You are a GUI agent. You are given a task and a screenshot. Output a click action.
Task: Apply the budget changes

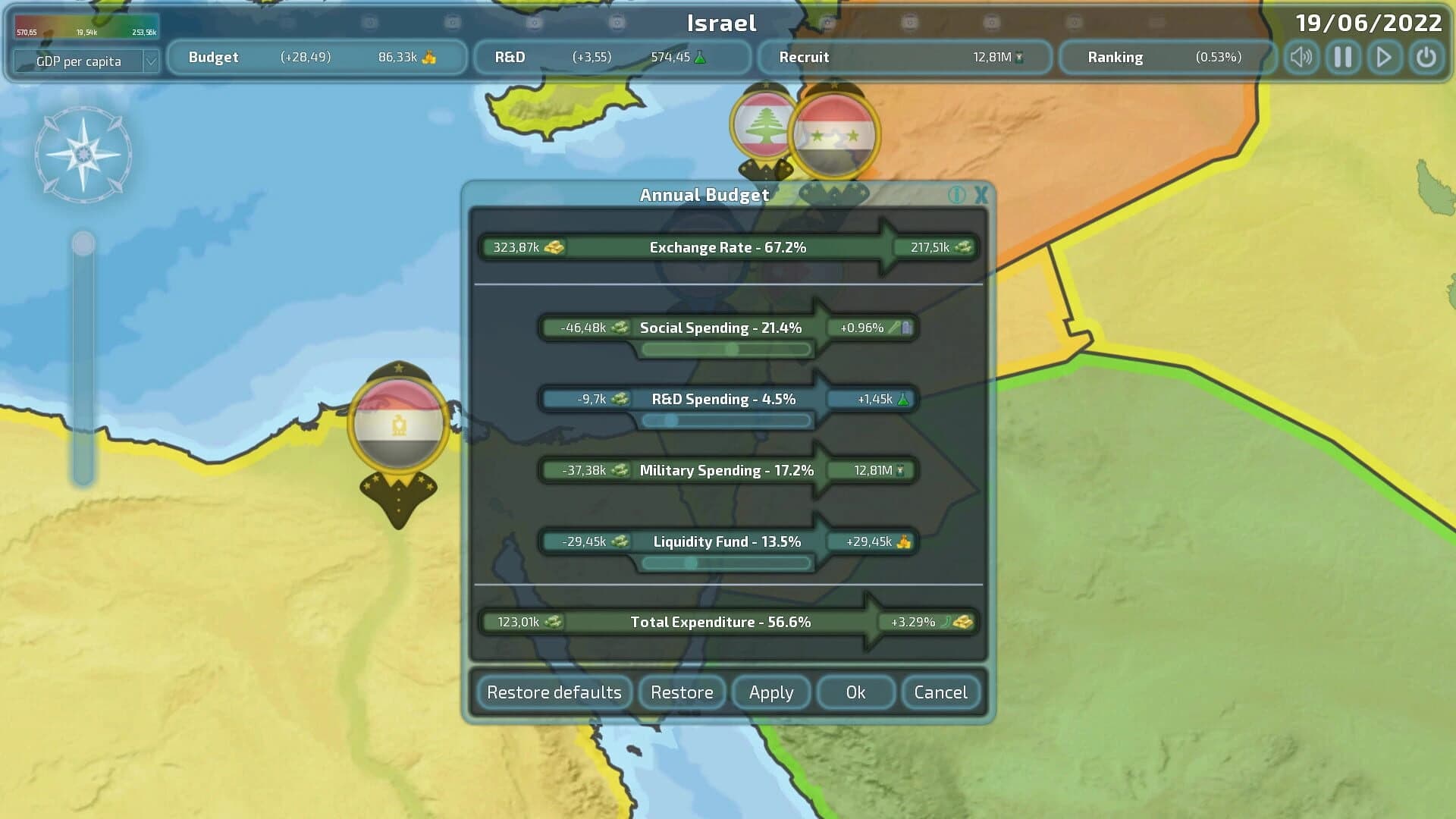pyautogui.click(x=771, y=692)
